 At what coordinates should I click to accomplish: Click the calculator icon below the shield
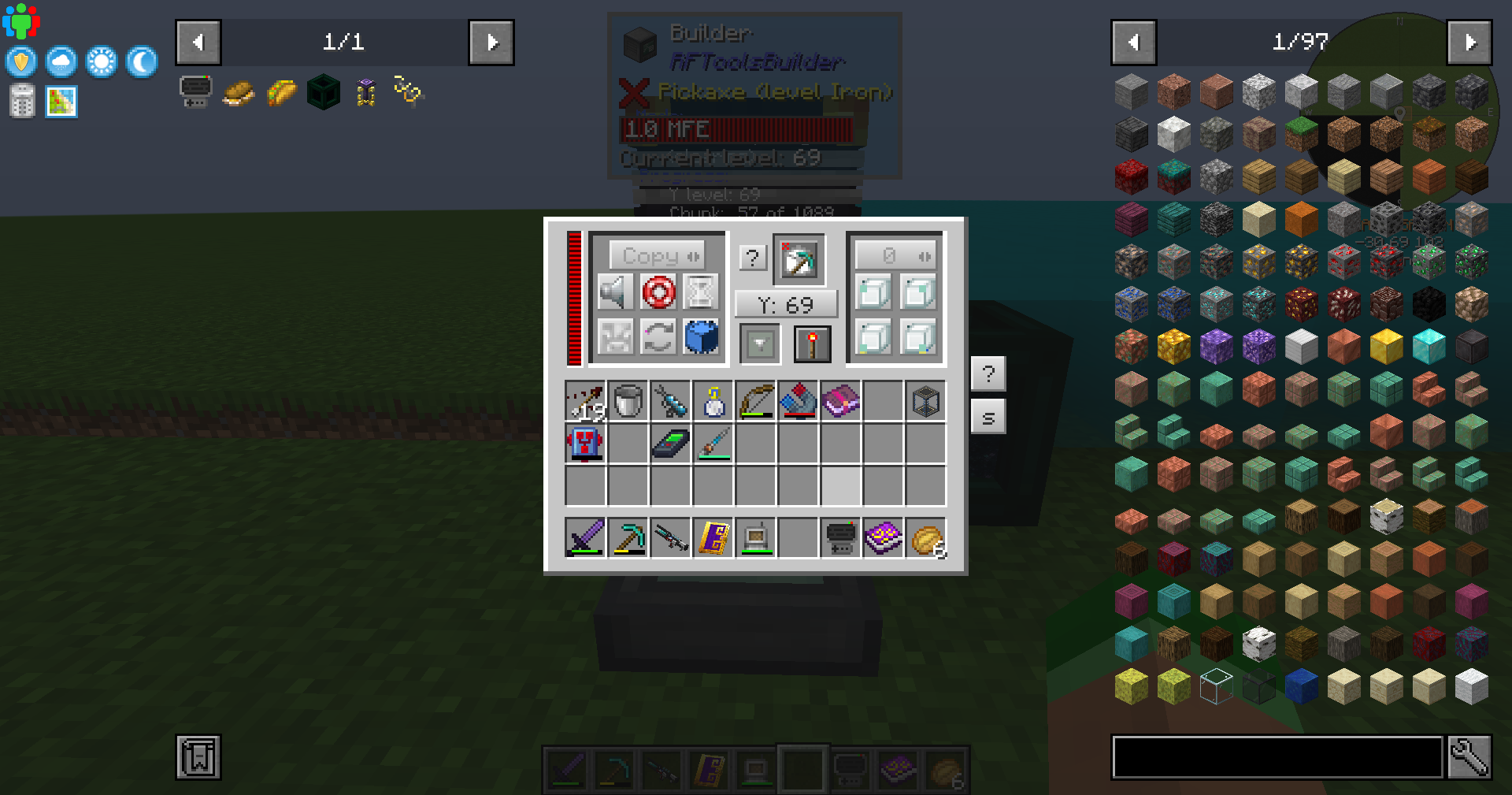(x=21, y=101)
